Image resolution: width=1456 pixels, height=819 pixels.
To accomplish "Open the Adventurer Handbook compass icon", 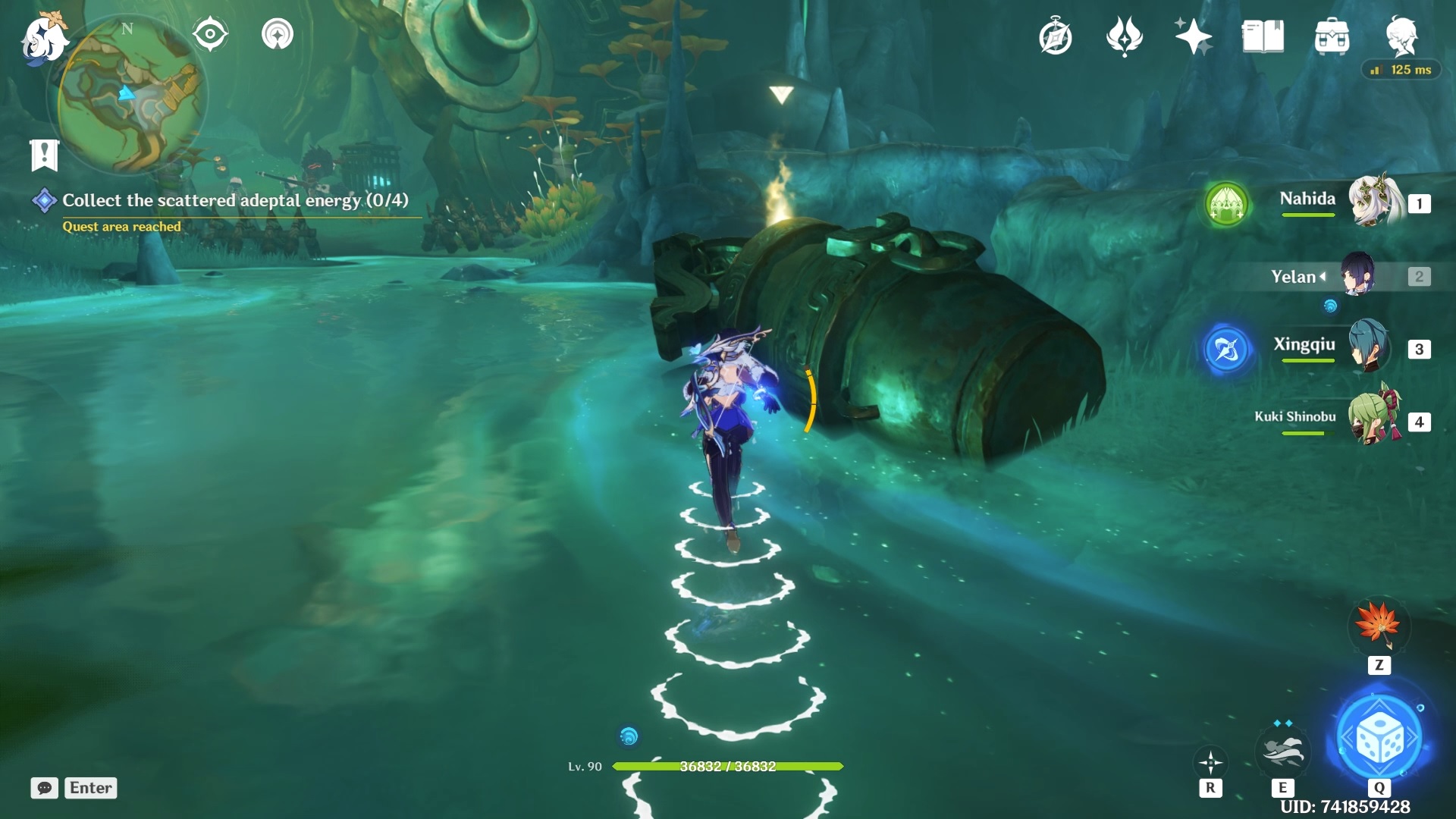I will pos(1056,35).
